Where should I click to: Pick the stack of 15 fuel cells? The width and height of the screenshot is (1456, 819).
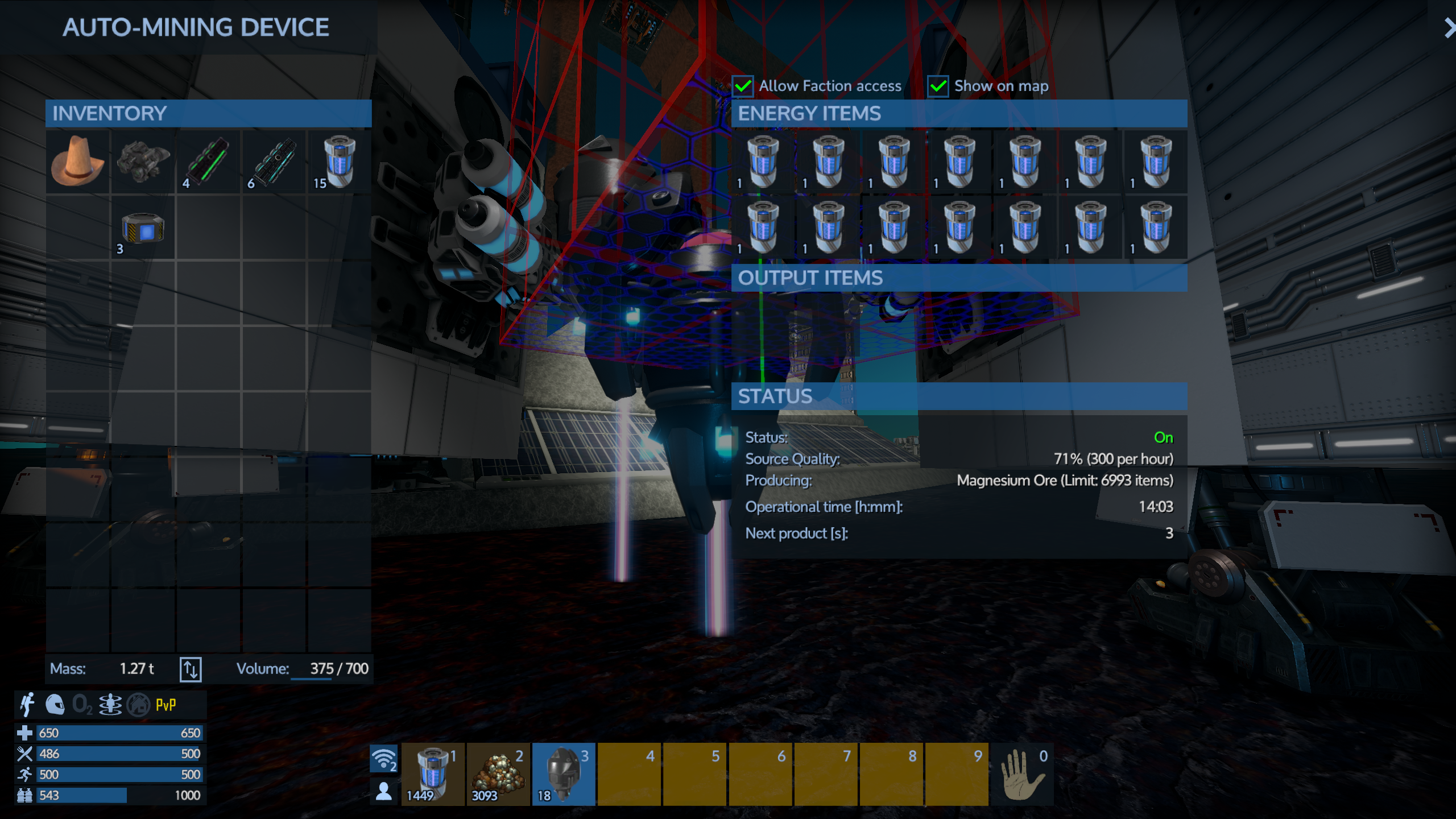339,162
